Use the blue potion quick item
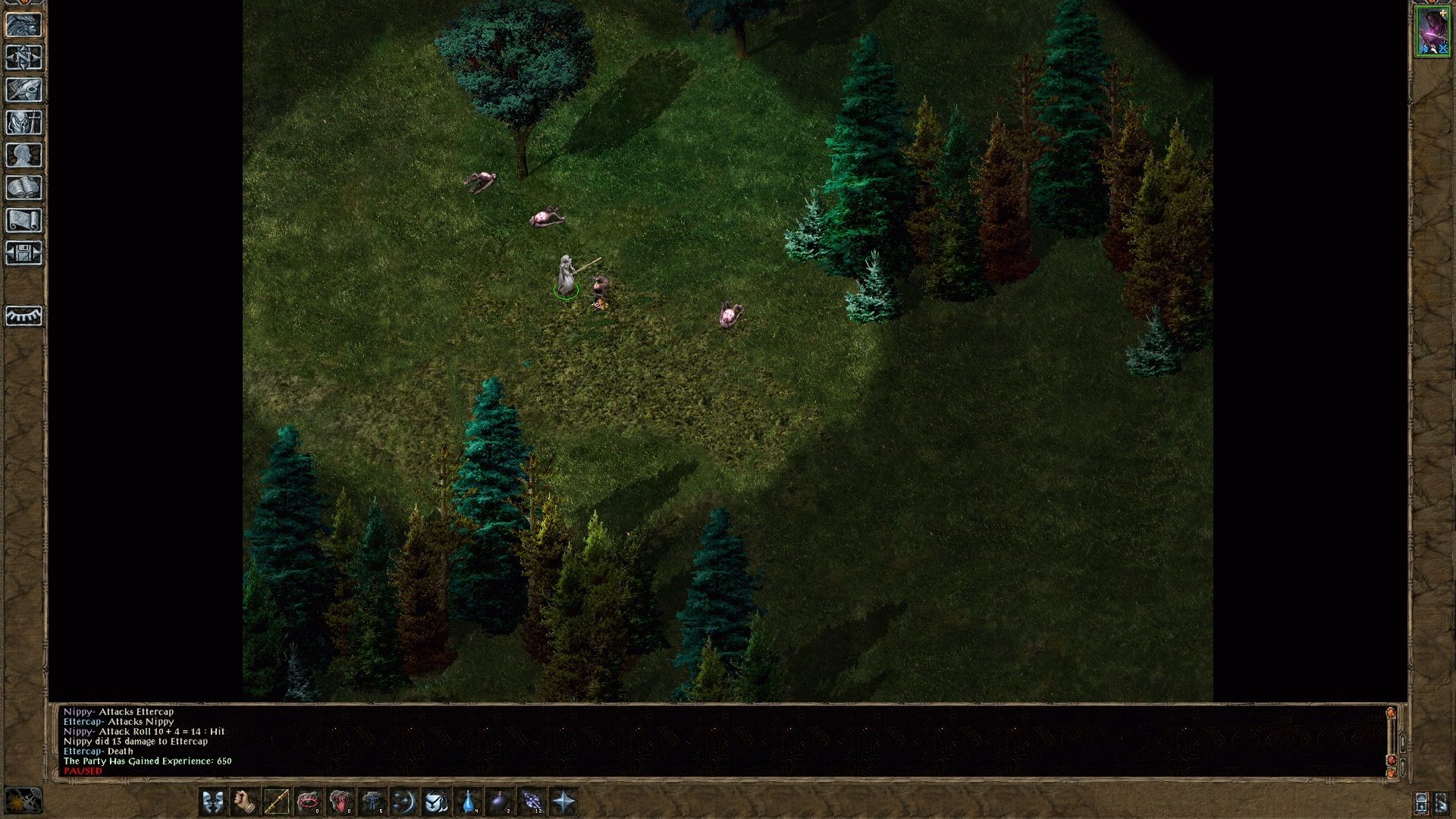Viewport: 1456px width, 819px height. tap(469, 802)
